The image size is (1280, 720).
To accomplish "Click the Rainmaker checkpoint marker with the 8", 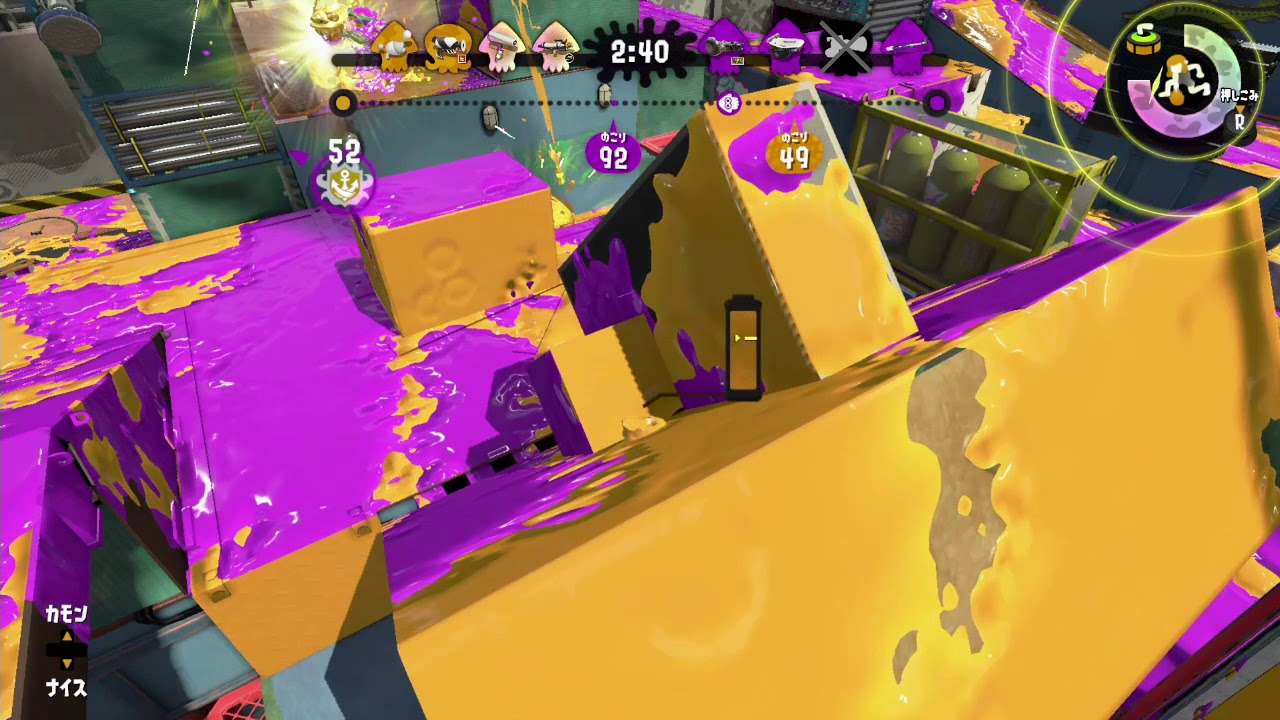I will tap(728, 101).
